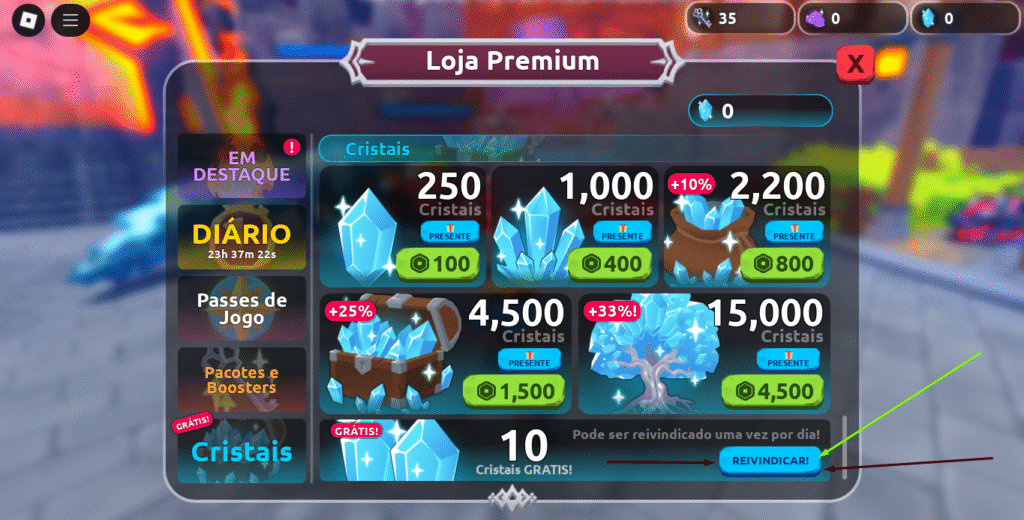Gift the 1,000 crystals pack with Presente
Image resolution: width=1024 pixels, height=520 pixels.
point(622,232)
